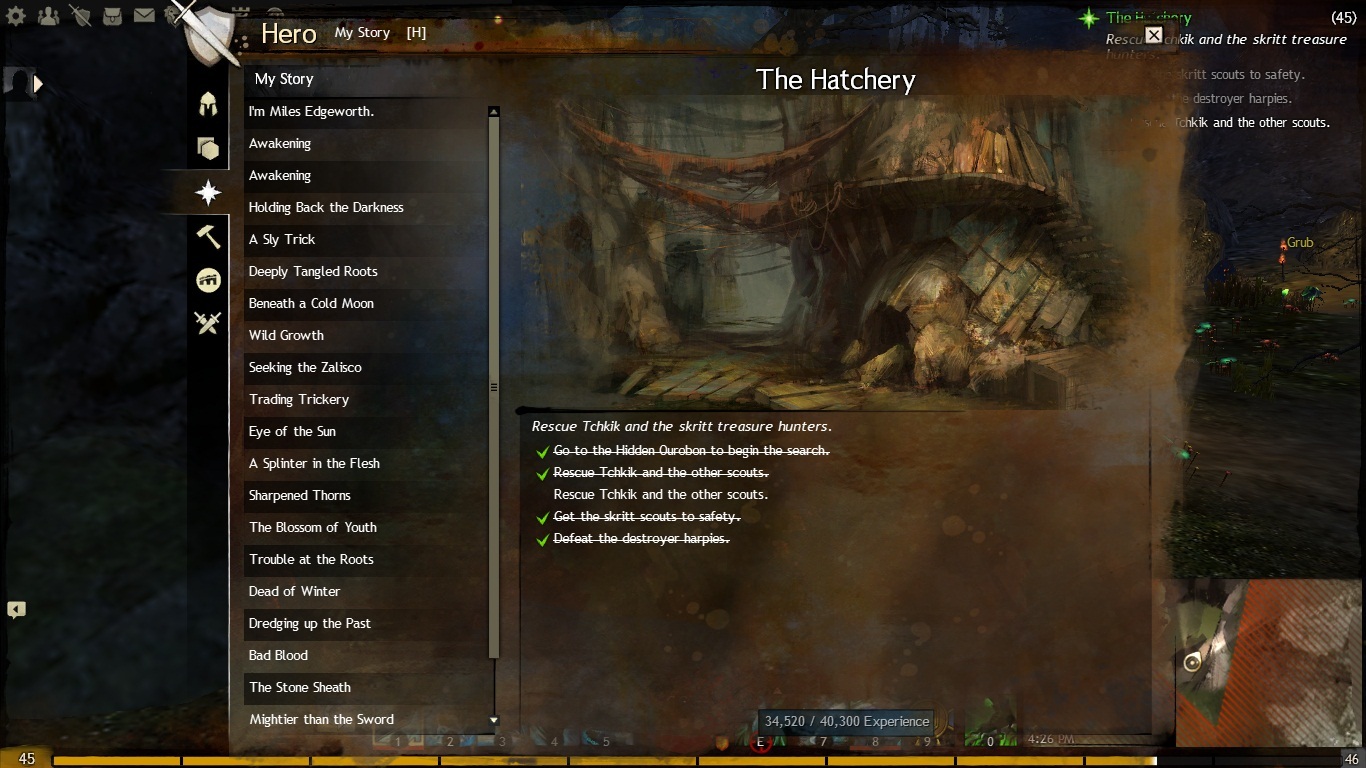The image size is (1366, 768).
Task: Open the crossed swords PvP tab
Action: point(208,323)
